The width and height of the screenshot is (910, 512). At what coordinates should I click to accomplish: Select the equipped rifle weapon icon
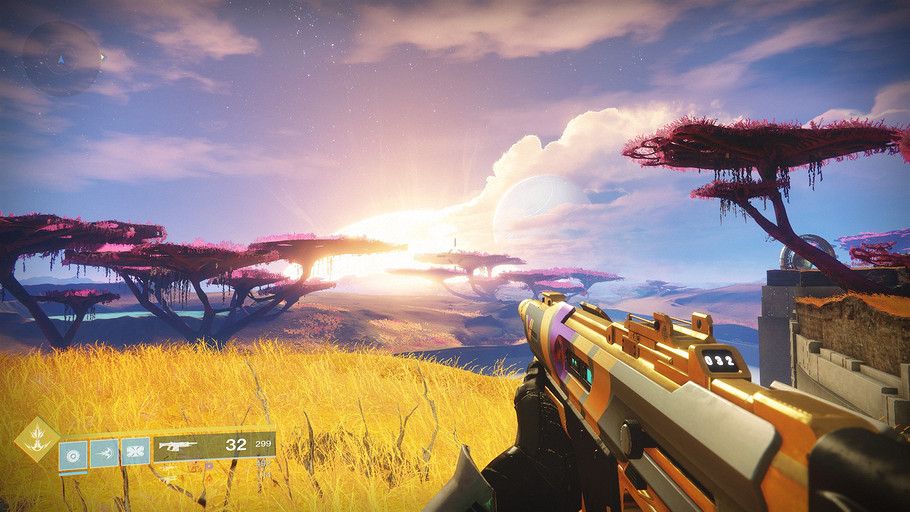pyautogui.click(x=177, y=445)
